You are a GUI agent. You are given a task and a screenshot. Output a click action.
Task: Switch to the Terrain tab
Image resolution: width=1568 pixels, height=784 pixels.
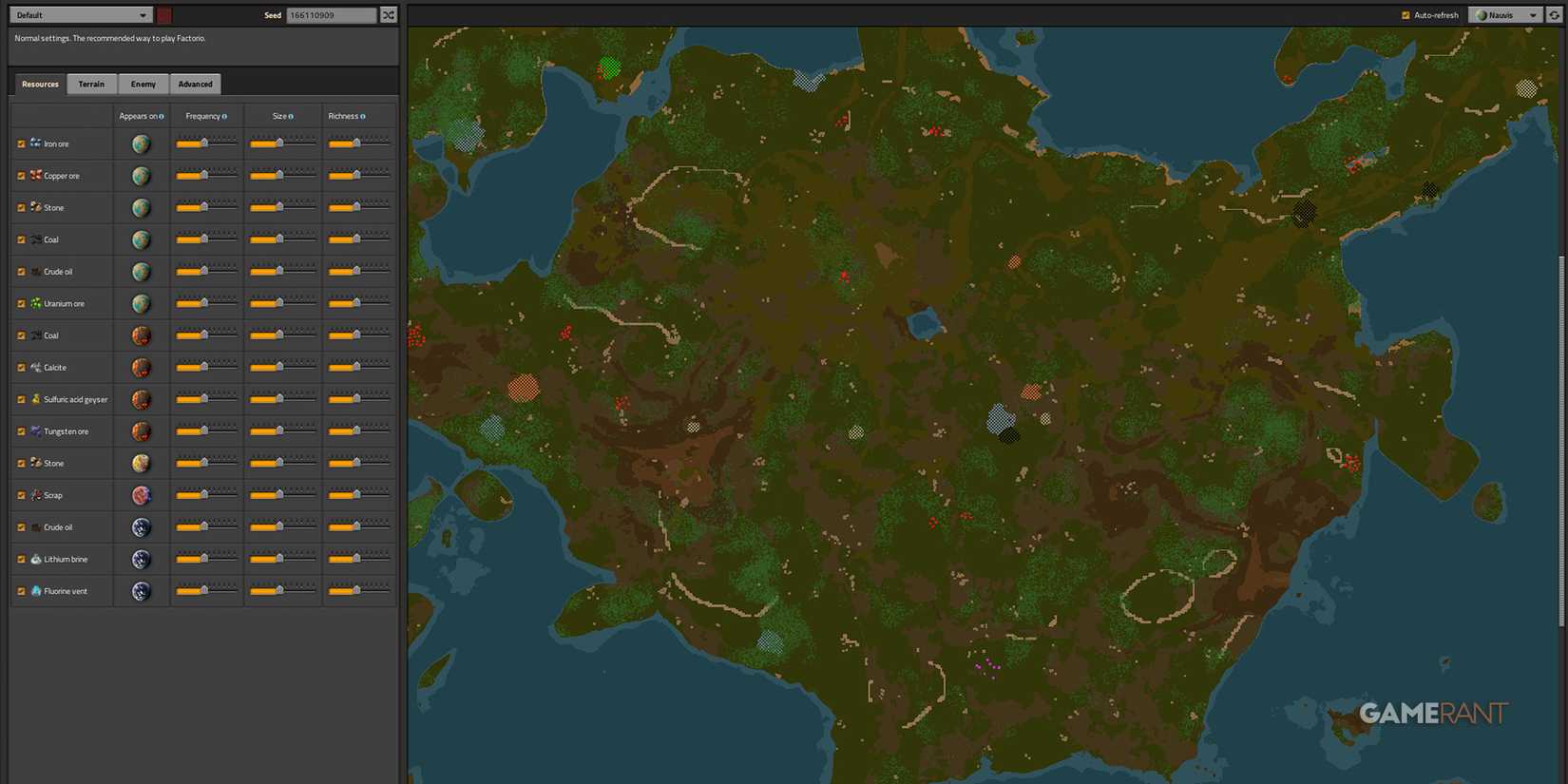click(91, 84)
